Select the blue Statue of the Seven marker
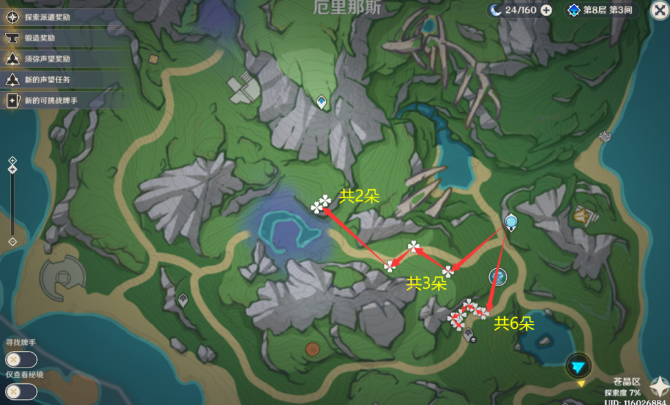 pos(511,221)
